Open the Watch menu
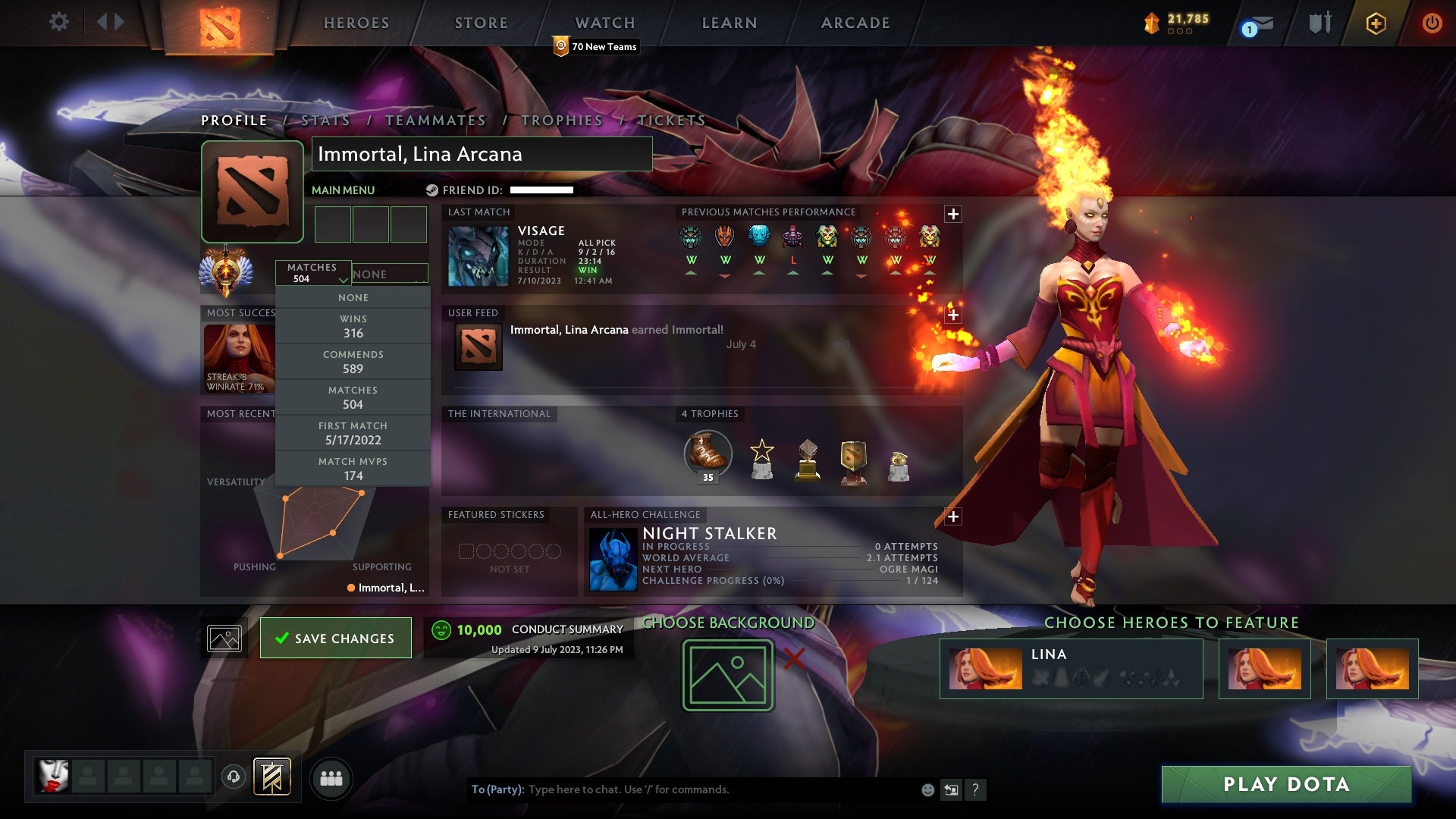The height and width of the screenshot is (819, 1456). pos(604,23)
